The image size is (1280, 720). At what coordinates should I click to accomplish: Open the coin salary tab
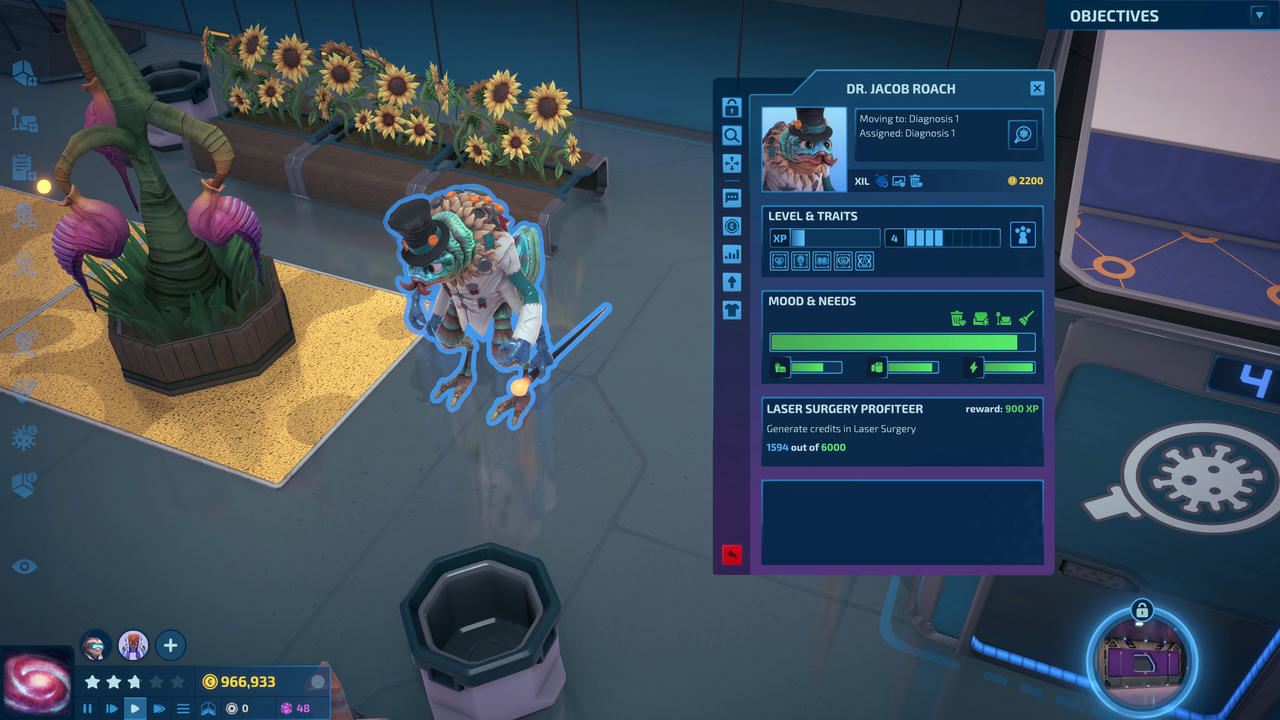[732, 226]
